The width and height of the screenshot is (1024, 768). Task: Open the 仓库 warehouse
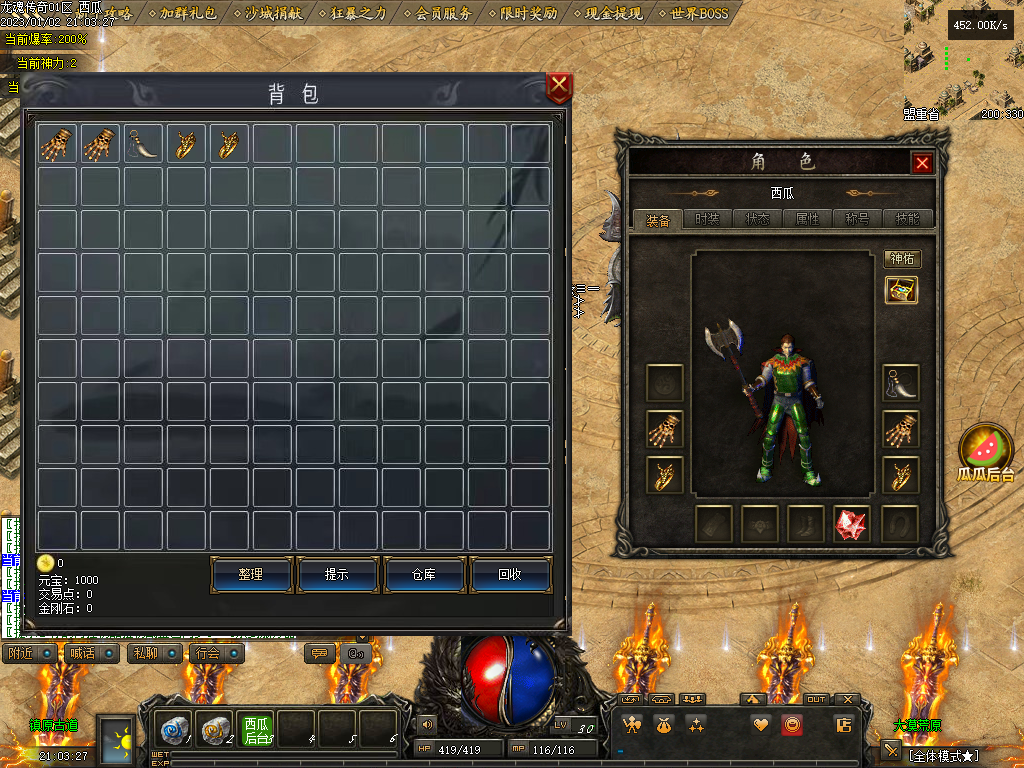[424, 575]
